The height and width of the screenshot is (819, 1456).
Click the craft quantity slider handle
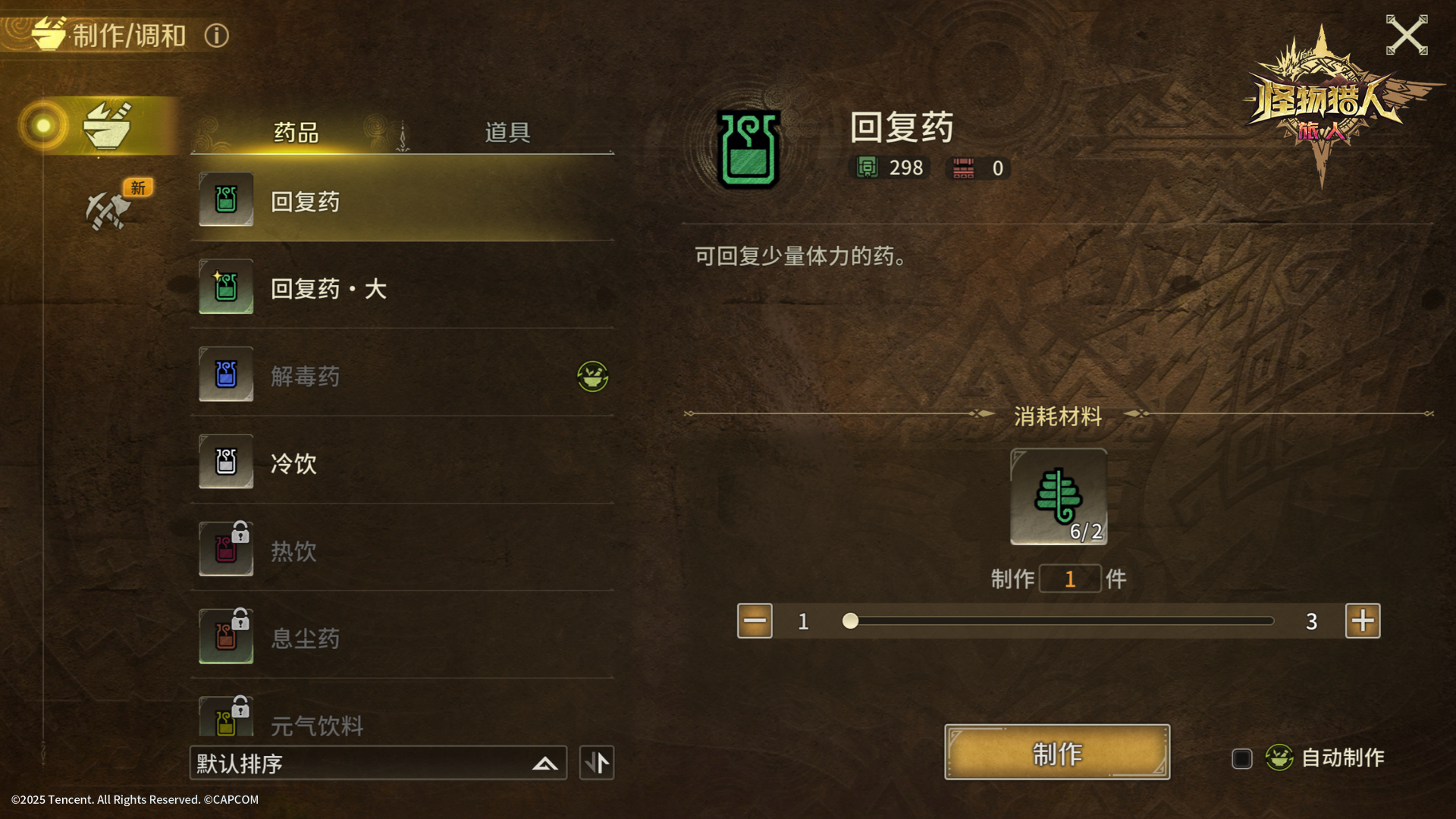pyautogui.click(x=851, y=621)
